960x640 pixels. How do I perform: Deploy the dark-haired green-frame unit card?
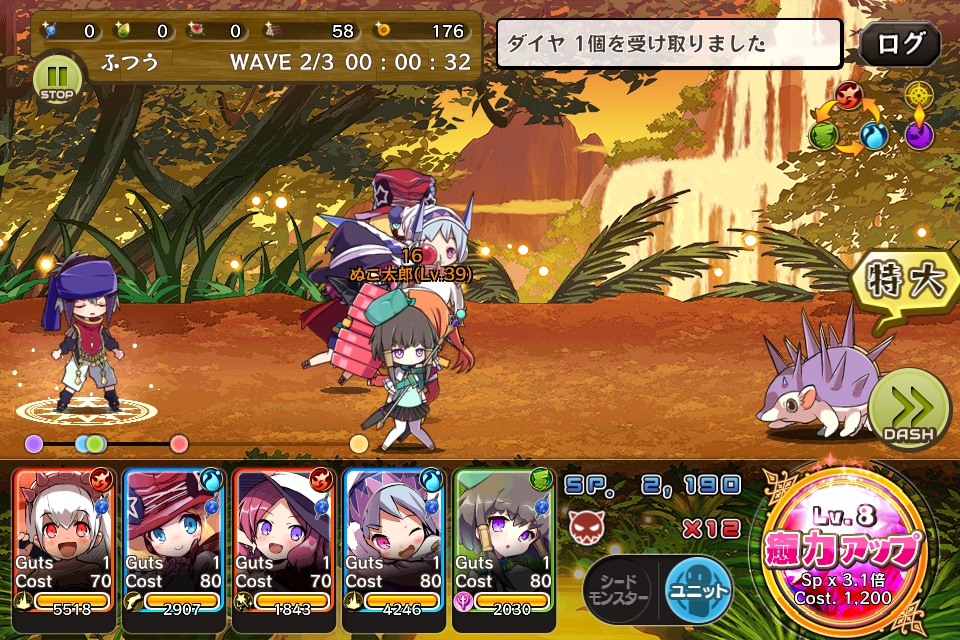point(505,538)
